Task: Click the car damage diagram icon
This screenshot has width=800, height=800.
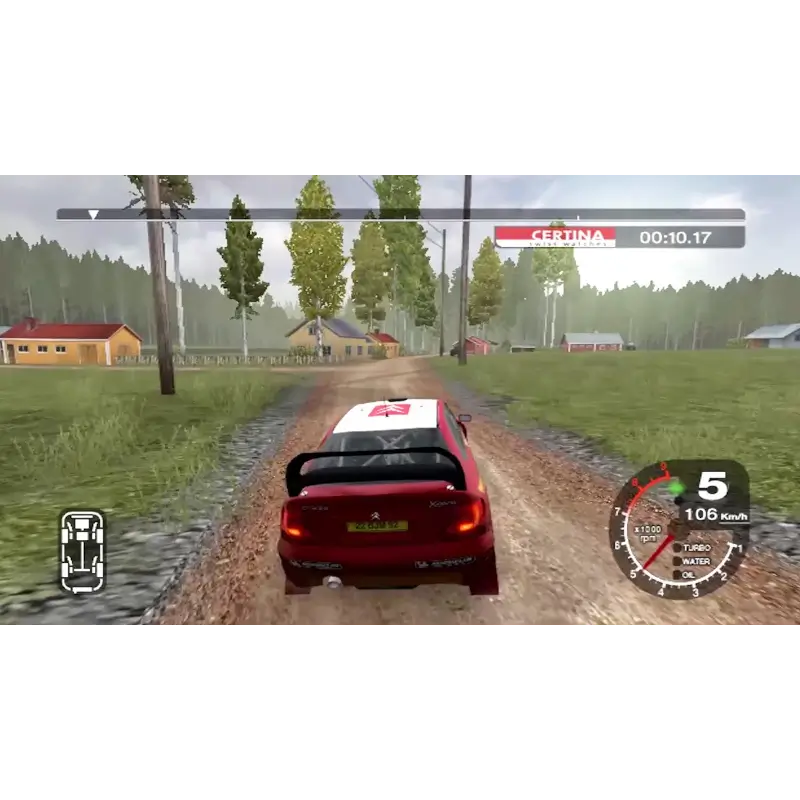Action: pyautogui.click(x=82, y=551)
